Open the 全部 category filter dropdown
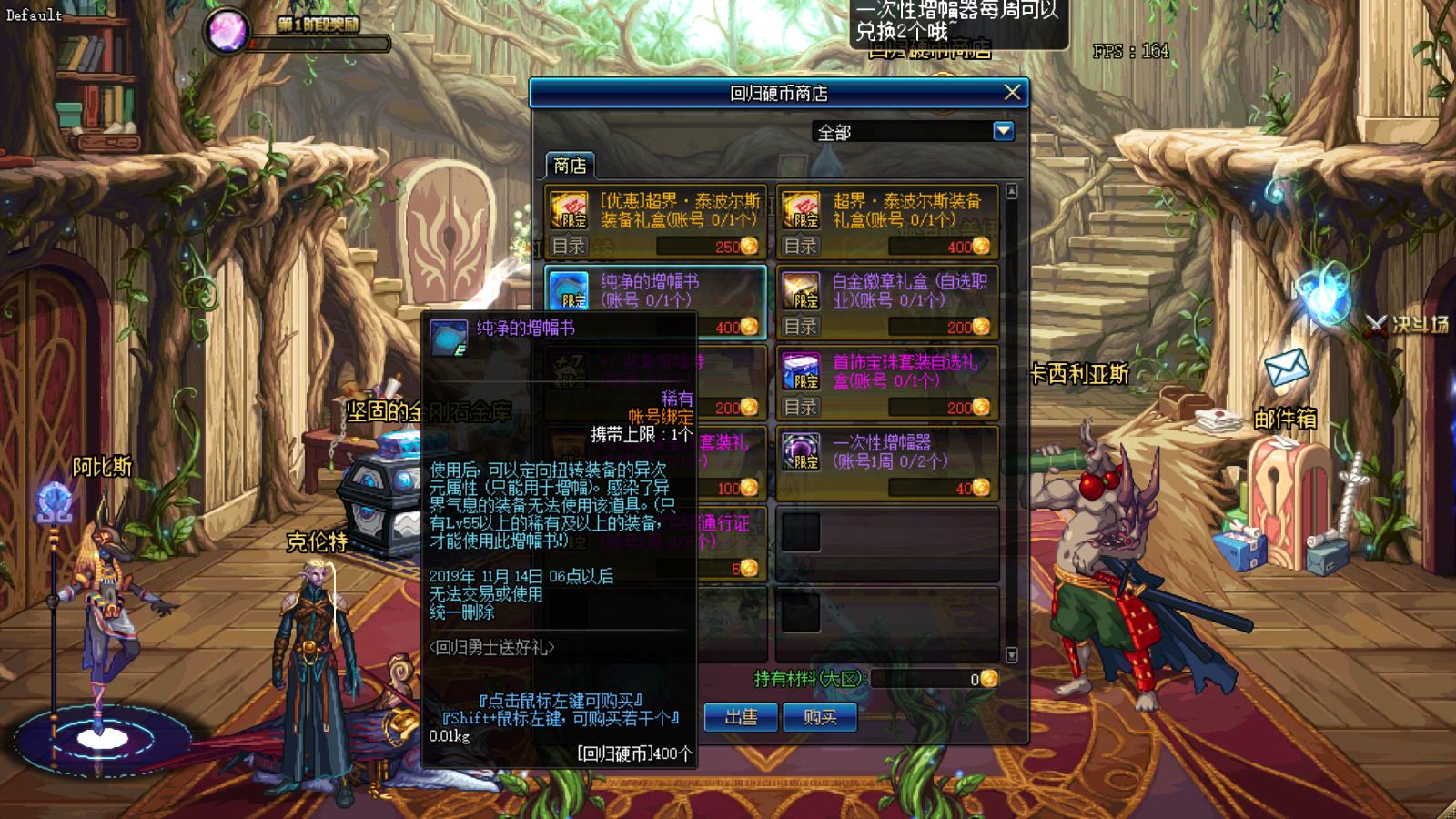This screenshot has width=1456, height=819. 1001,131
